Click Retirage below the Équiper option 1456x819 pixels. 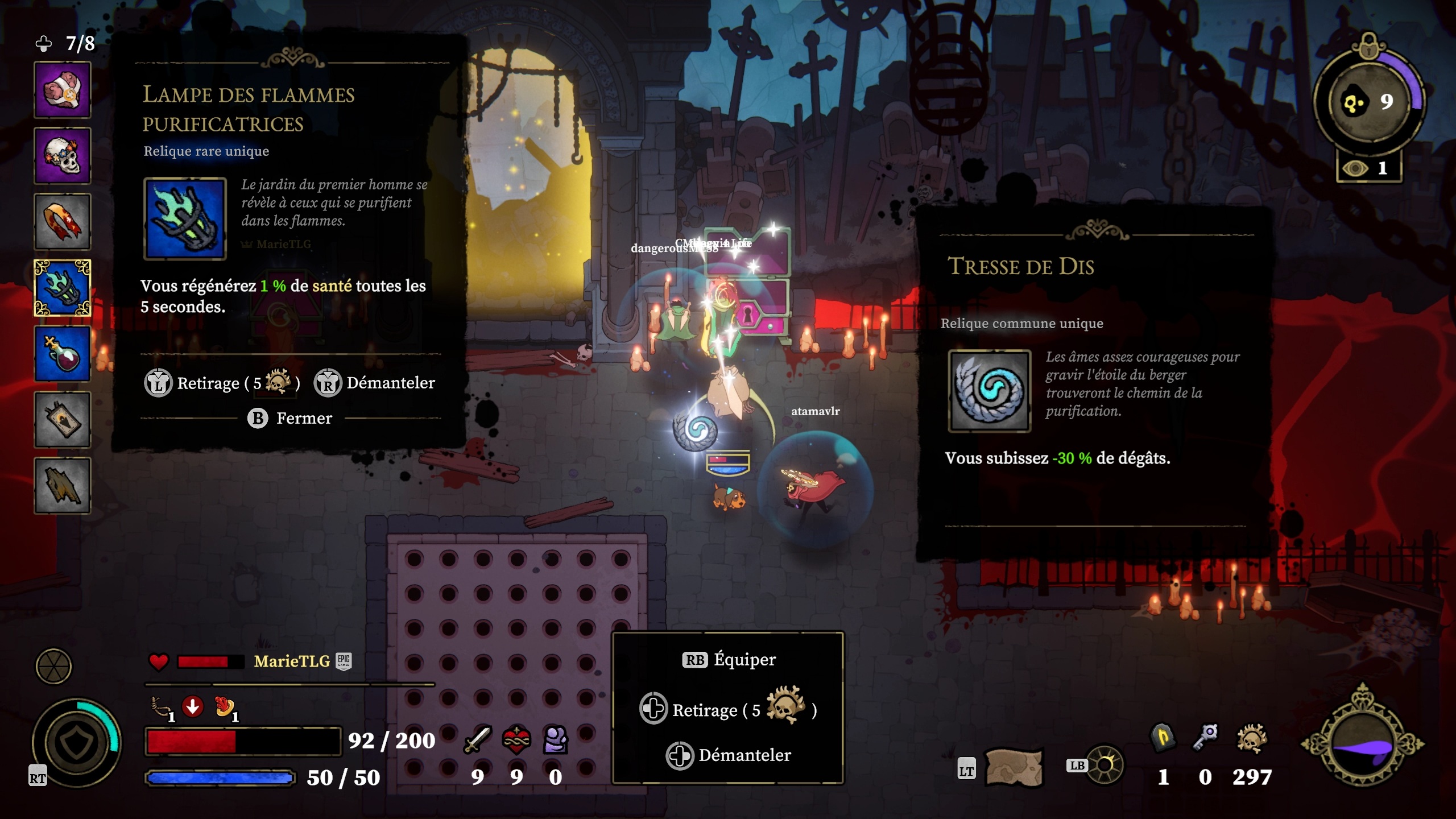coord(728,709)
